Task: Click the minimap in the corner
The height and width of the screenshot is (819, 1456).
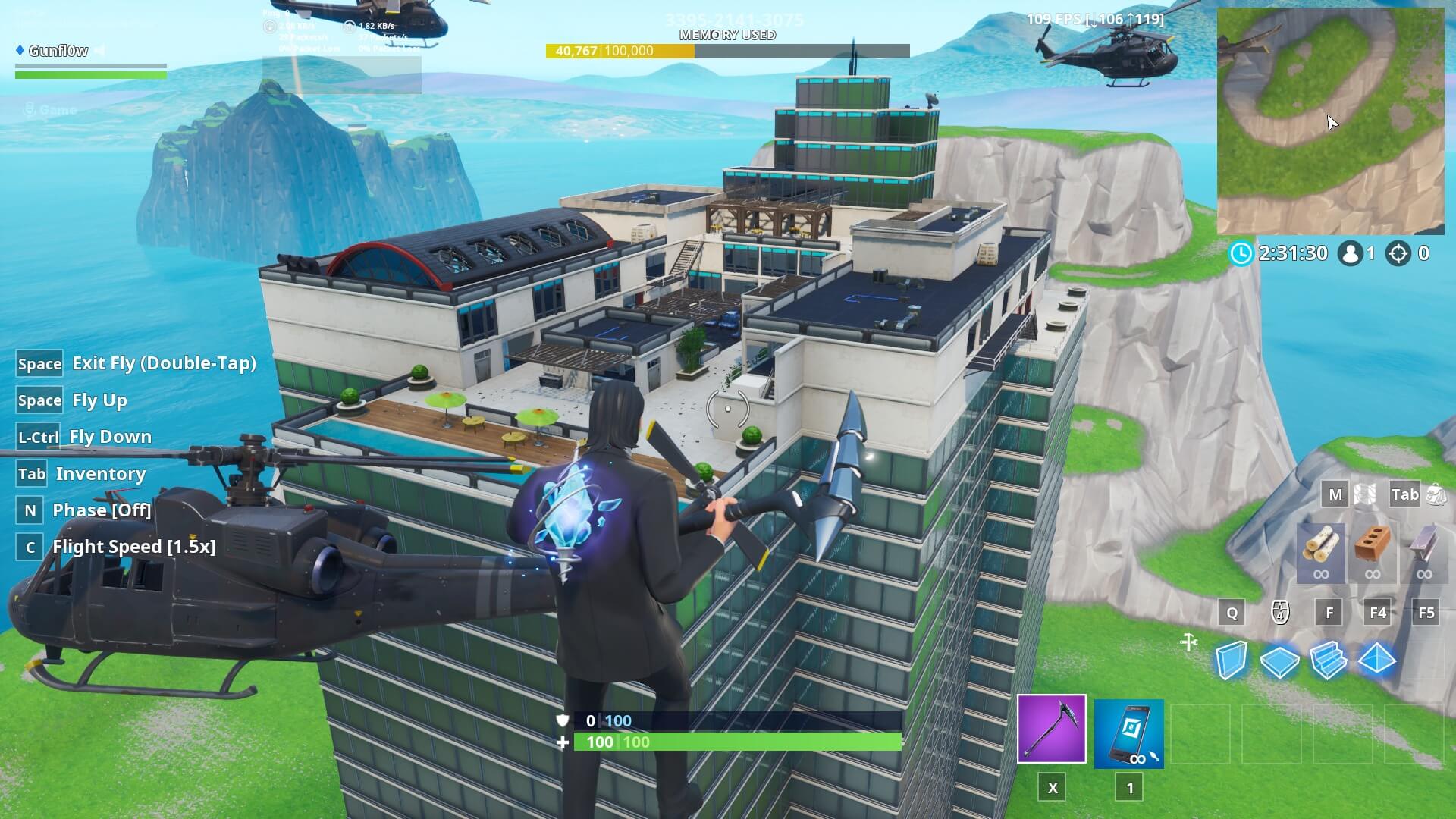Action: coord(1330,121)
